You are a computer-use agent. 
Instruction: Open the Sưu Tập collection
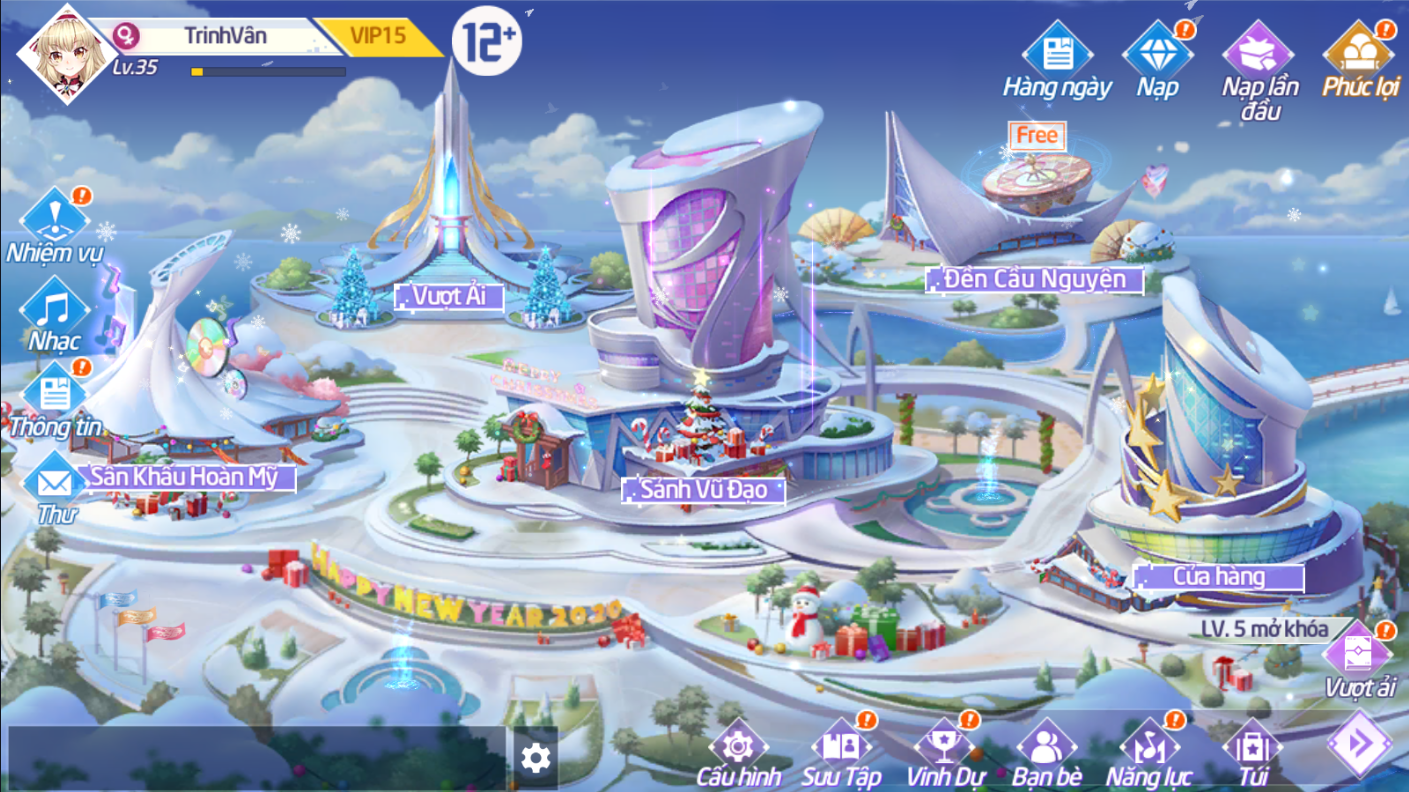click(x=841, y=750)
